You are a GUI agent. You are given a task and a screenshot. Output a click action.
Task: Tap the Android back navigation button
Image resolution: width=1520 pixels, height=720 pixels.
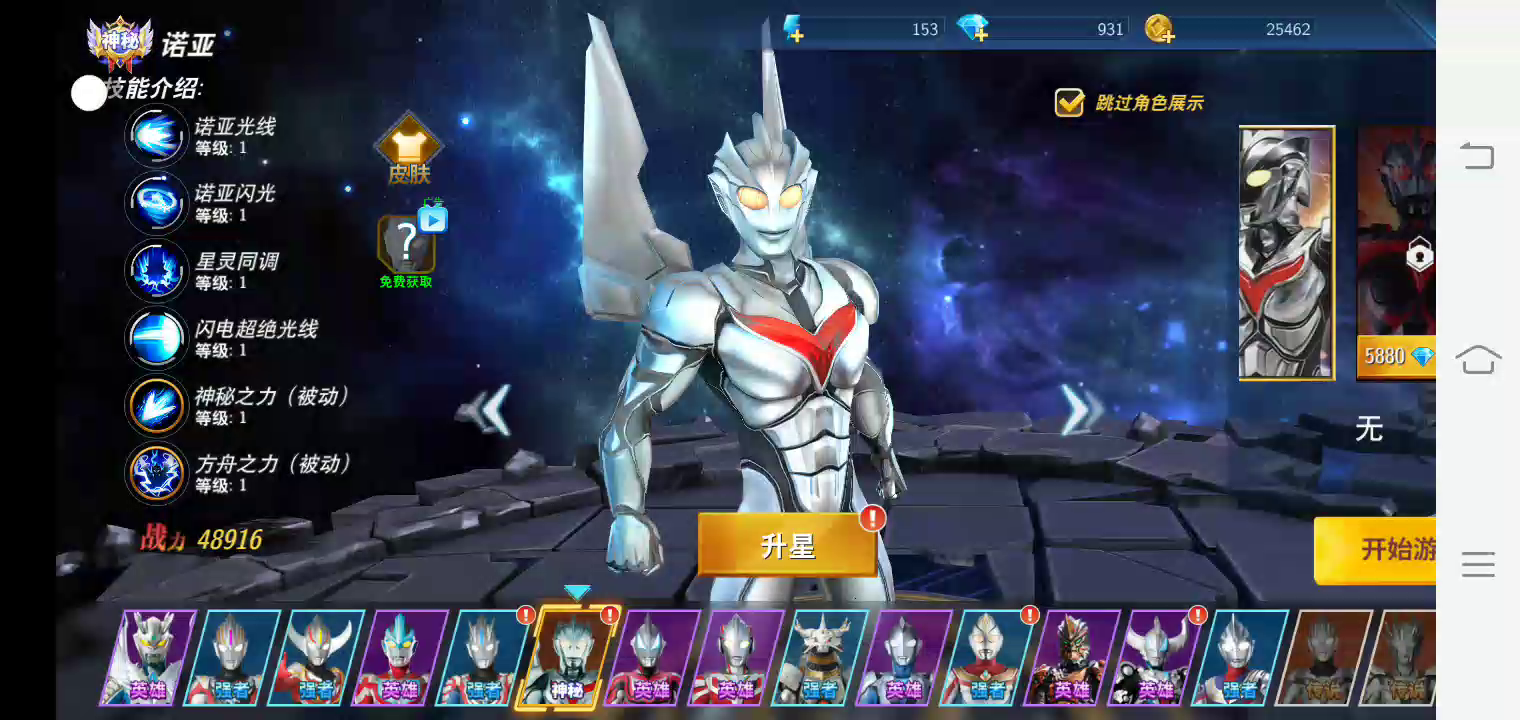tap(1477, 156)
